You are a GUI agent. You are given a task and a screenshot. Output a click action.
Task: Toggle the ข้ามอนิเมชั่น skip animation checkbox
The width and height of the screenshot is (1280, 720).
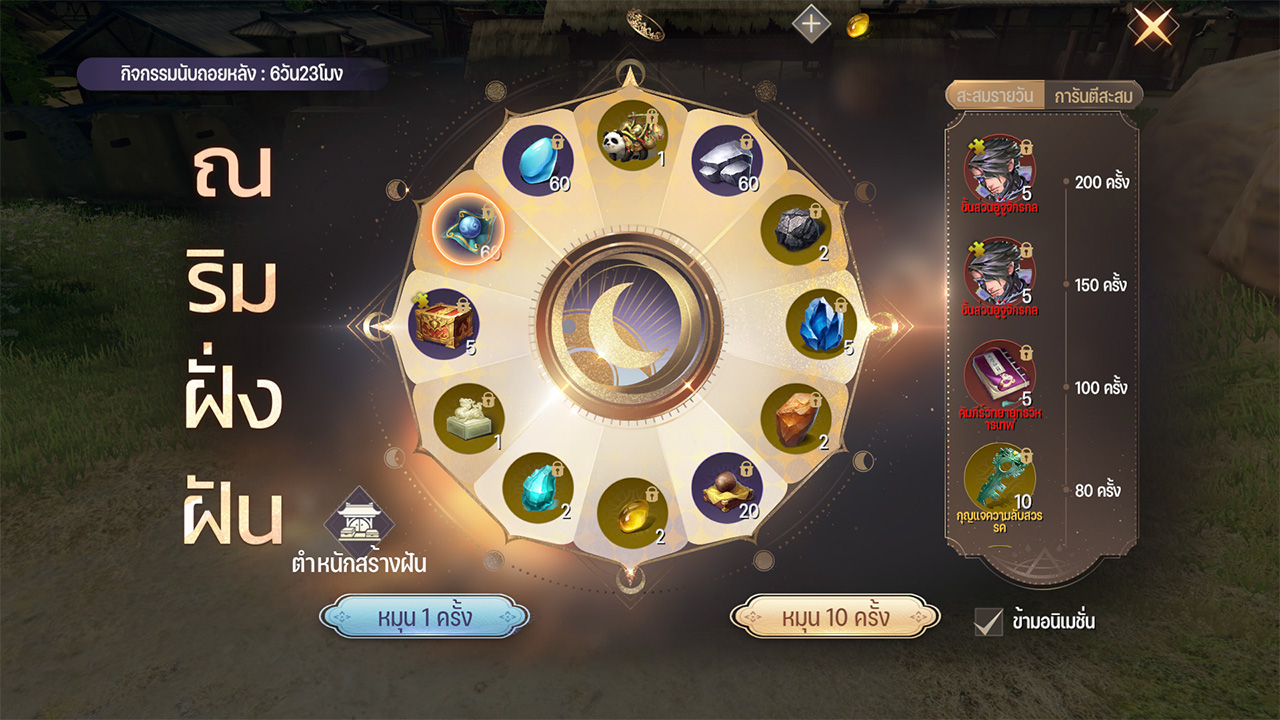988,621
